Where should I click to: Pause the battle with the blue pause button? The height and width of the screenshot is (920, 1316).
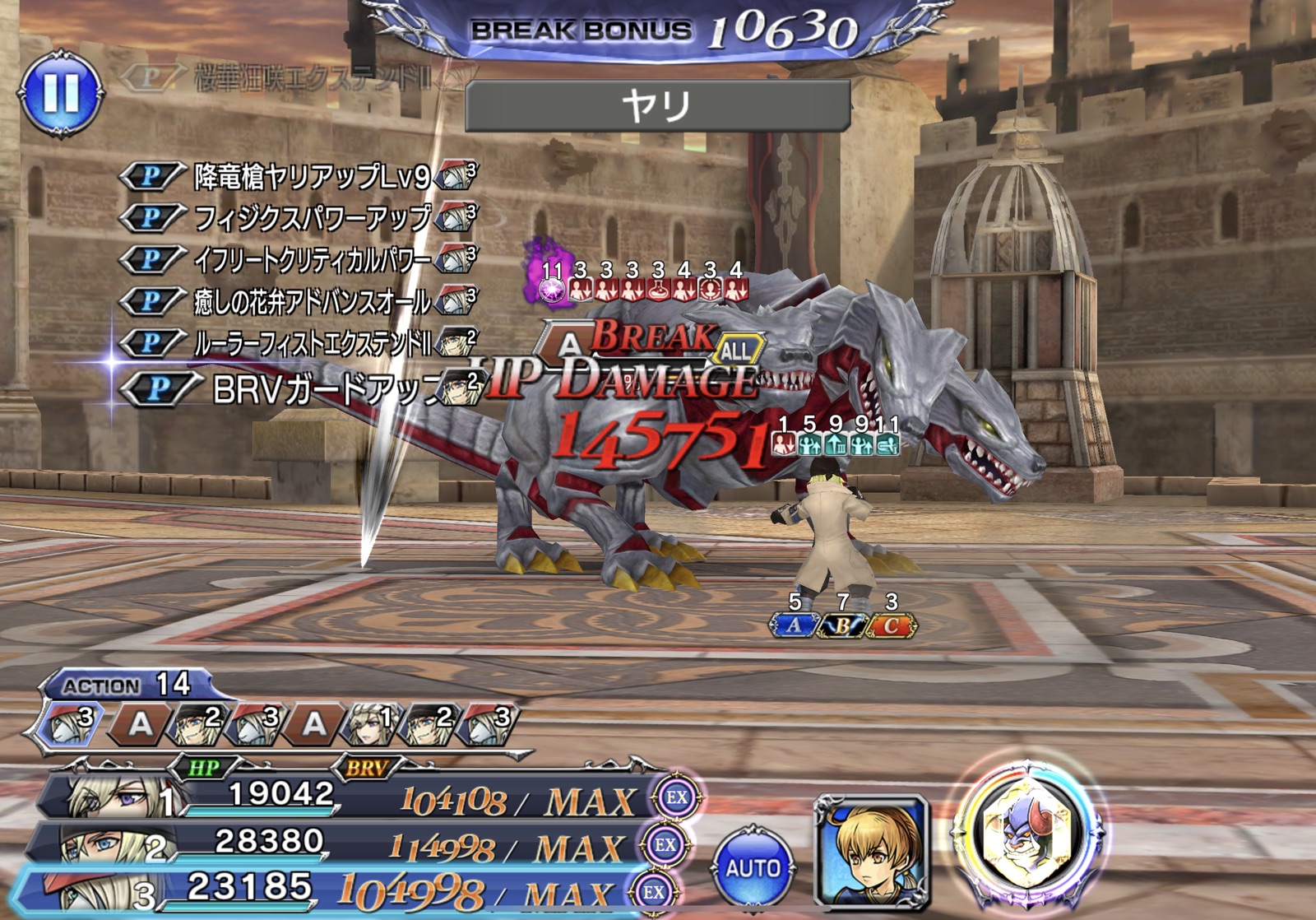pyautogui.click(x=62, y=94)
